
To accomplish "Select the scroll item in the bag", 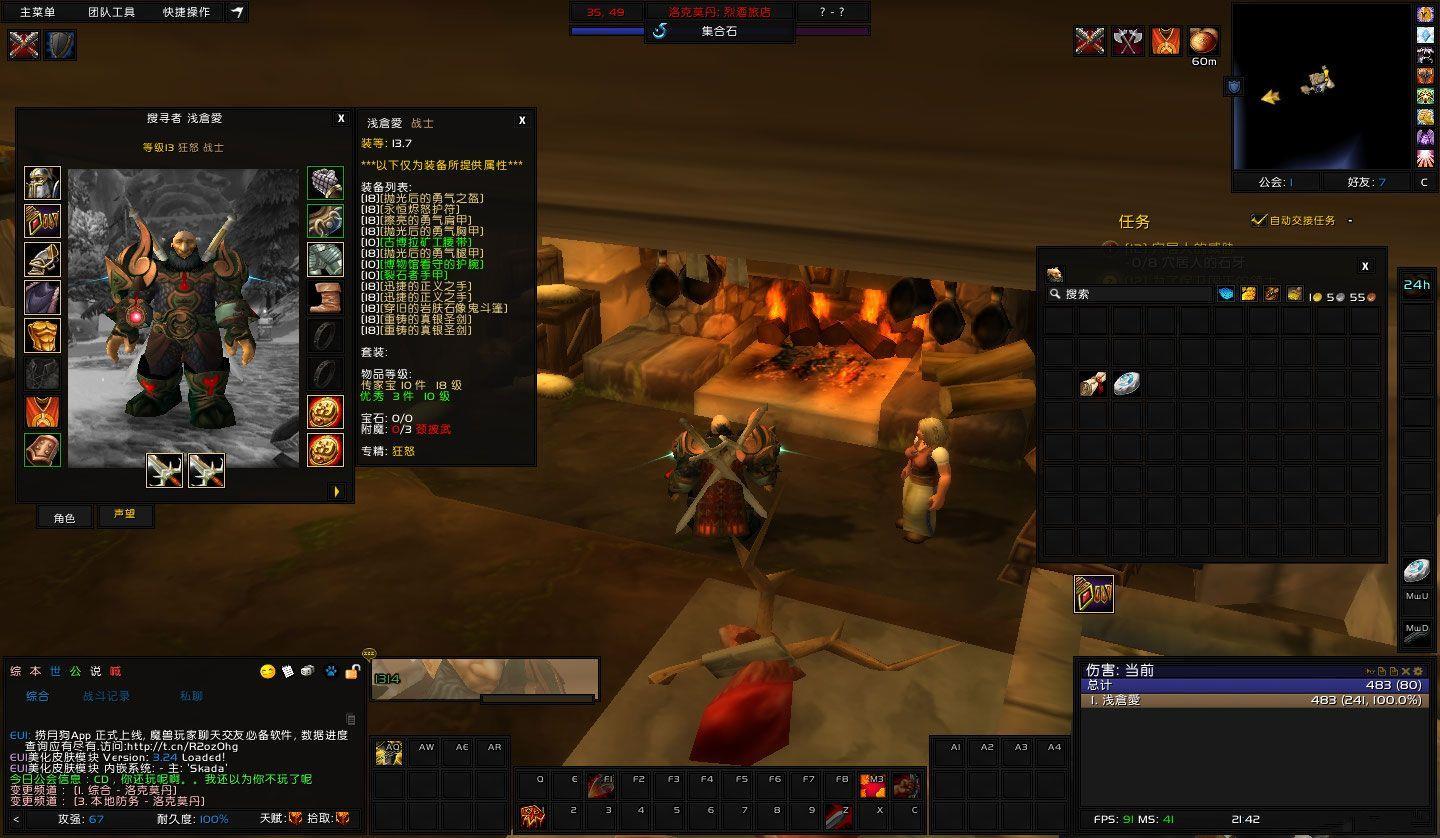I will tap(1093, 384).
